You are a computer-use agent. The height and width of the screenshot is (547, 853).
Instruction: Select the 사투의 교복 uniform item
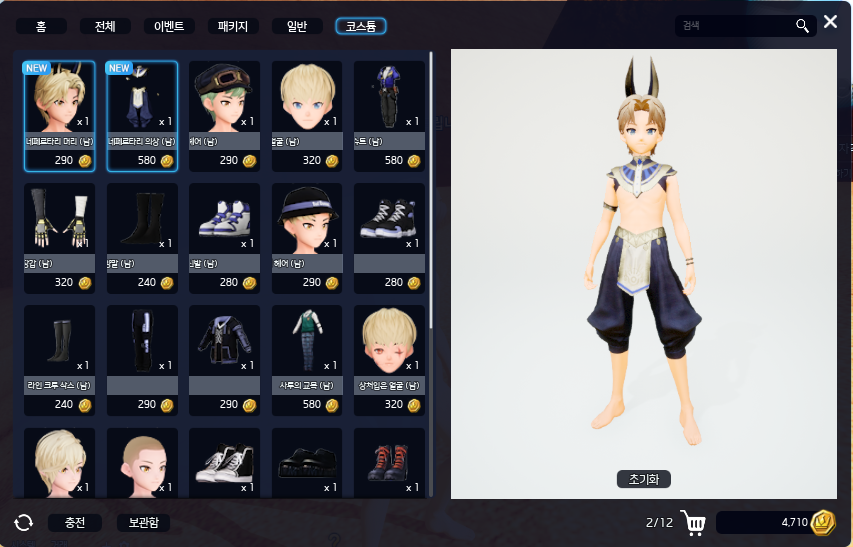click(x=307, y=359)
